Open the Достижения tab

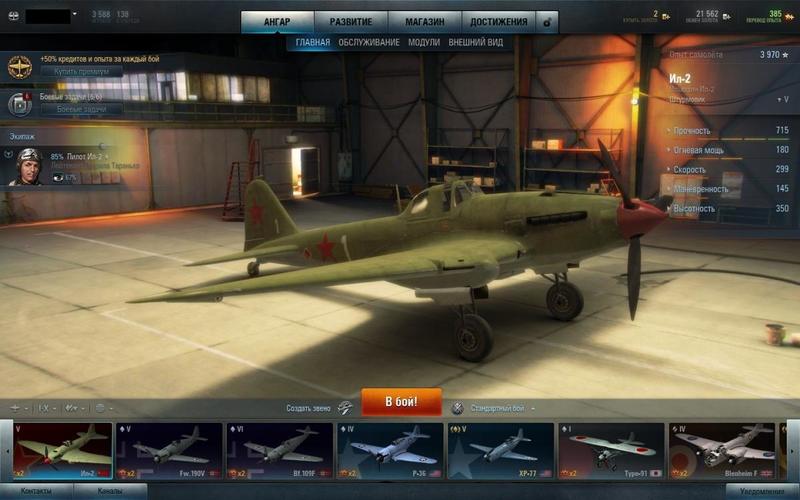pyautogui.click(x=497, y=21)
